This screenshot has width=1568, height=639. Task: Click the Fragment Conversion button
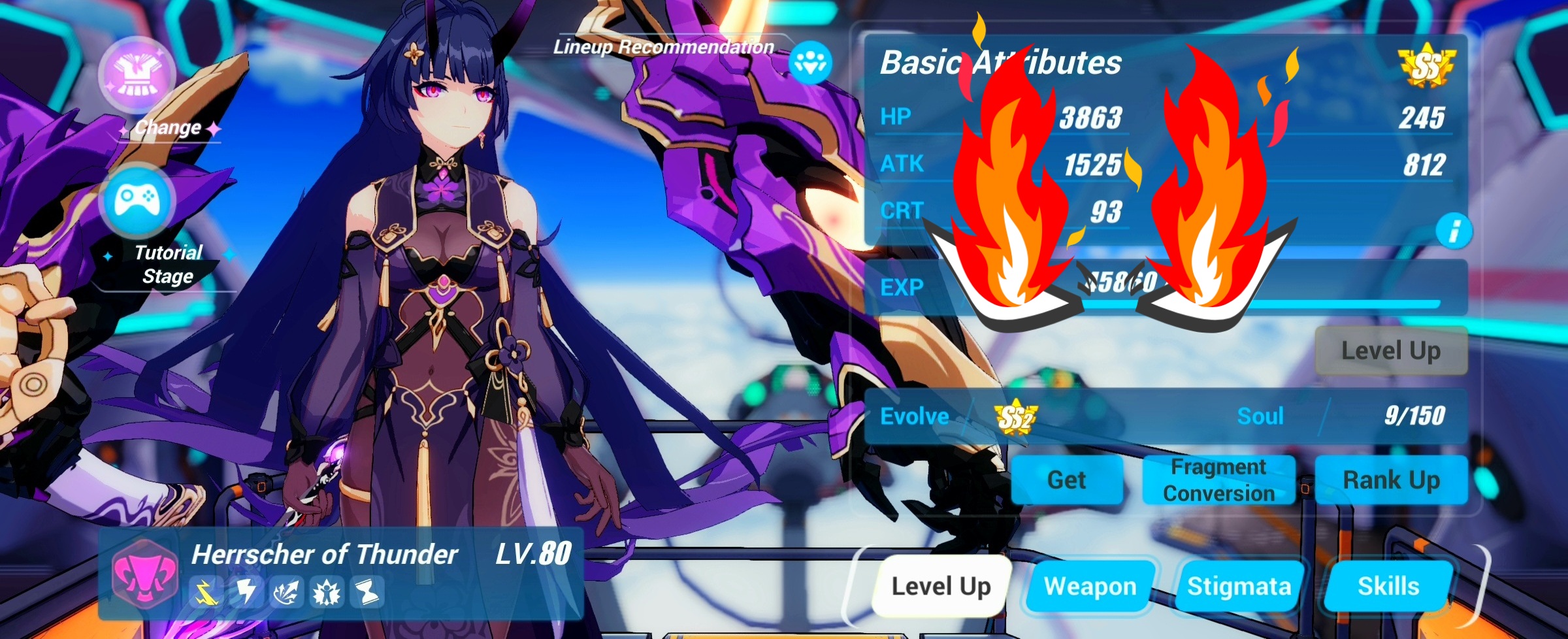pos(1220,480)
